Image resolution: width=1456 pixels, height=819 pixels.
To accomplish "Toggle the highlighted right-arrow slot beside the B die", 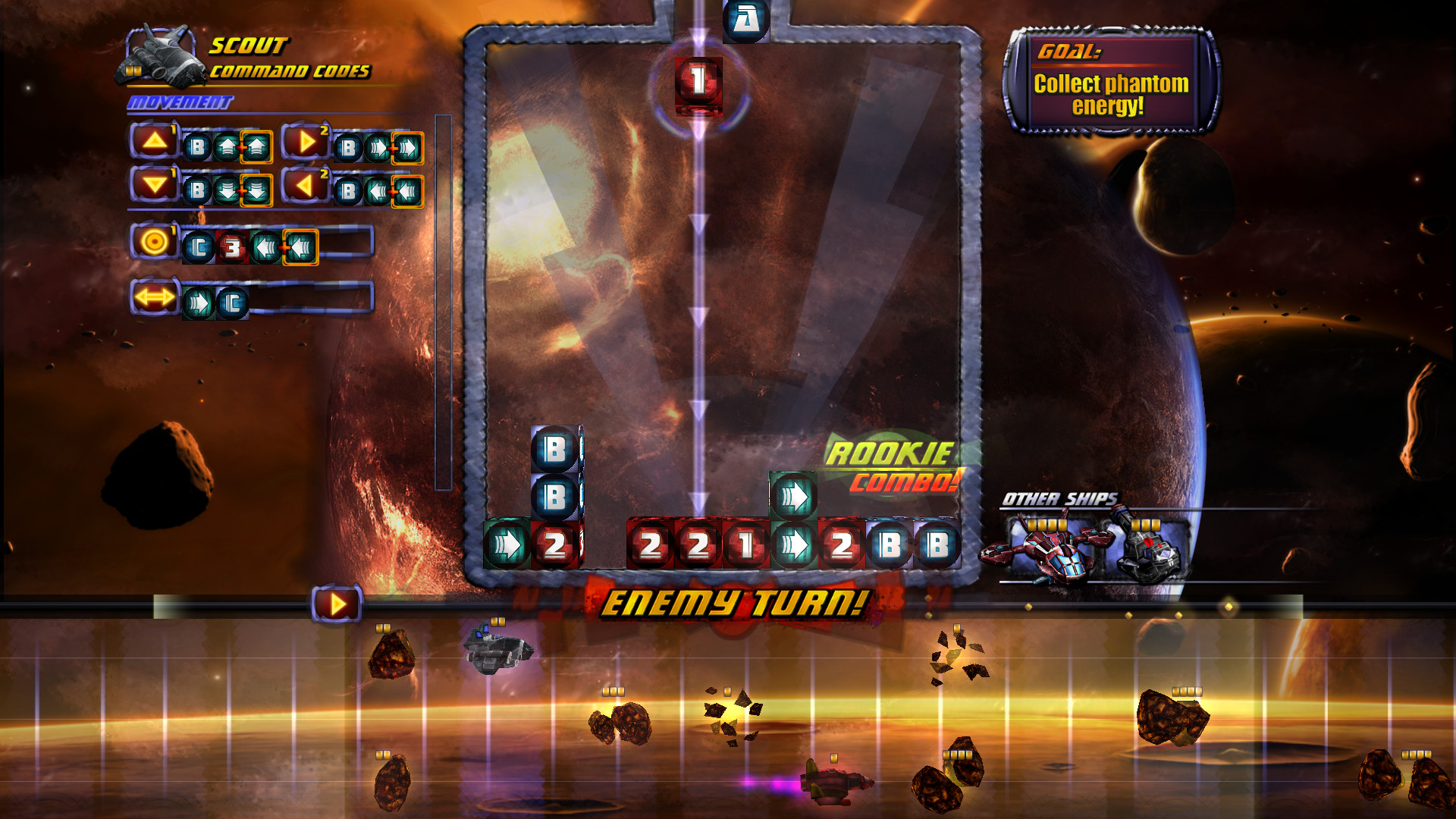I will pyautogui.click(x=406, y=145).
